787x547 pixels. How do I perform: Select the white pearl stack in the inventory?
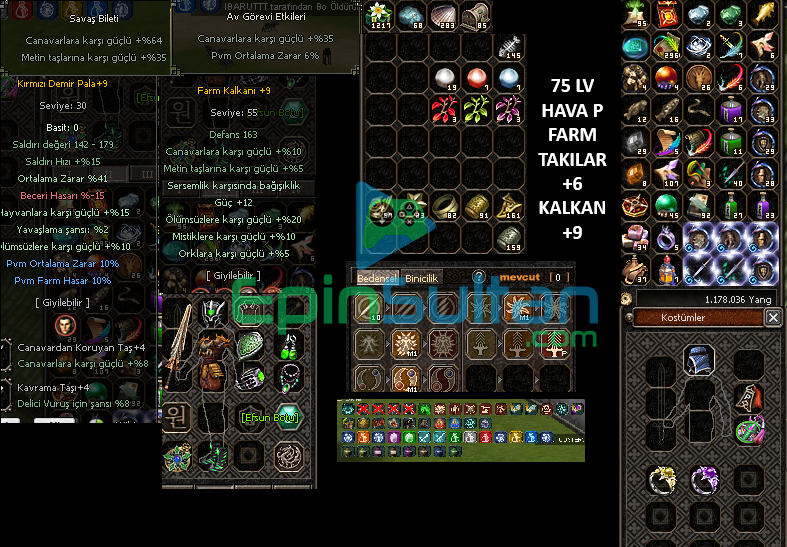(443, 78)
